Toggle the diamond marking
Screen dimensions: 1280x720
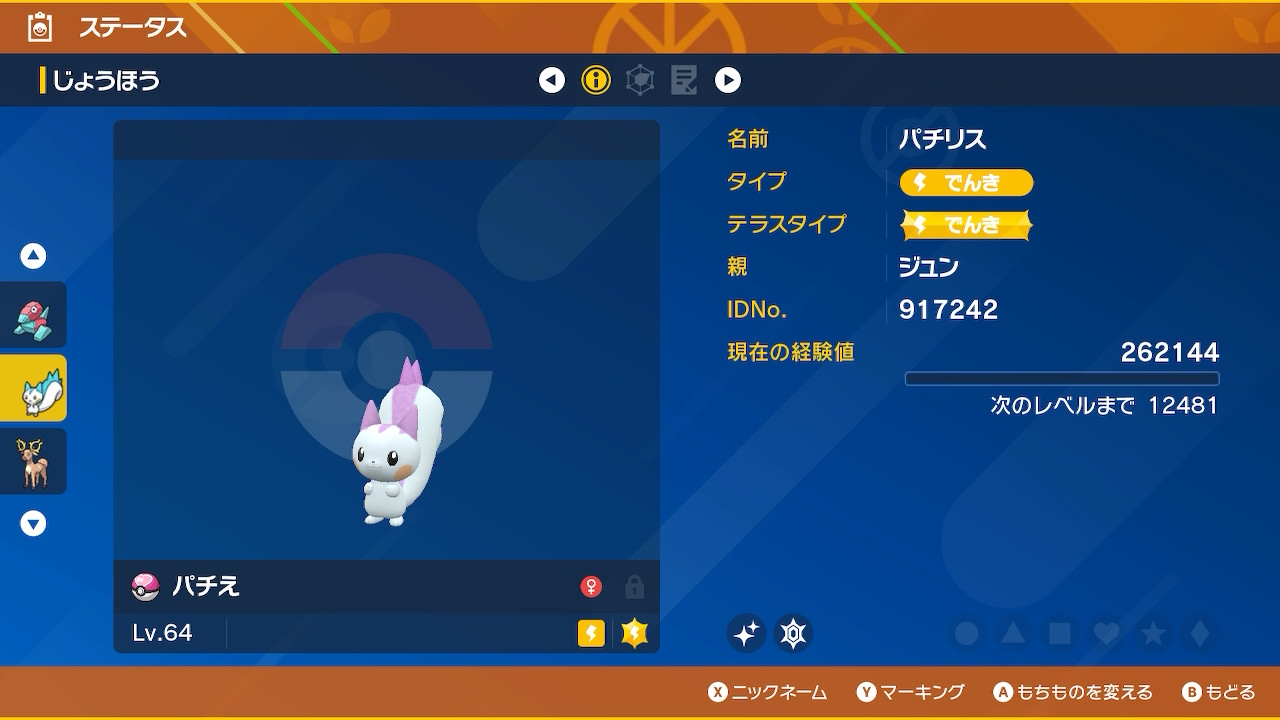coord(1199,633)
